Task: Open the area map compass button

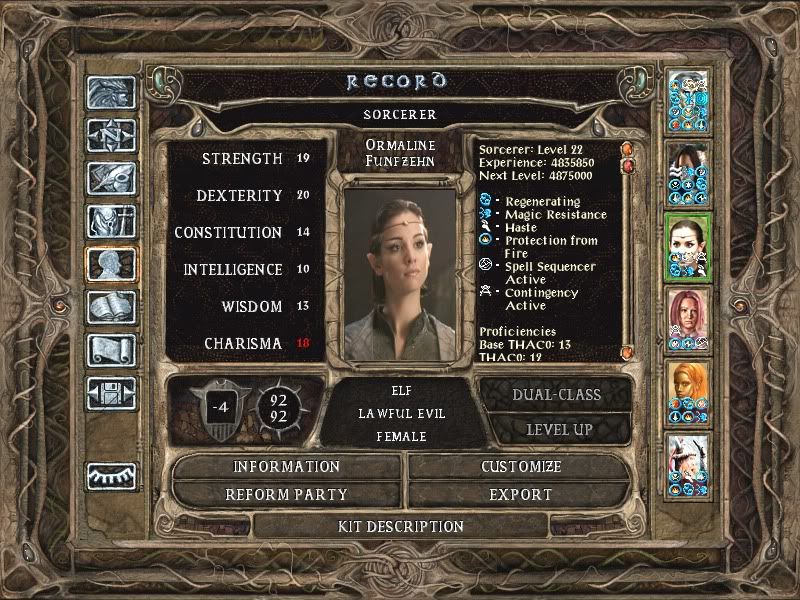Action: pyautogui.click(x=111, y=134)
